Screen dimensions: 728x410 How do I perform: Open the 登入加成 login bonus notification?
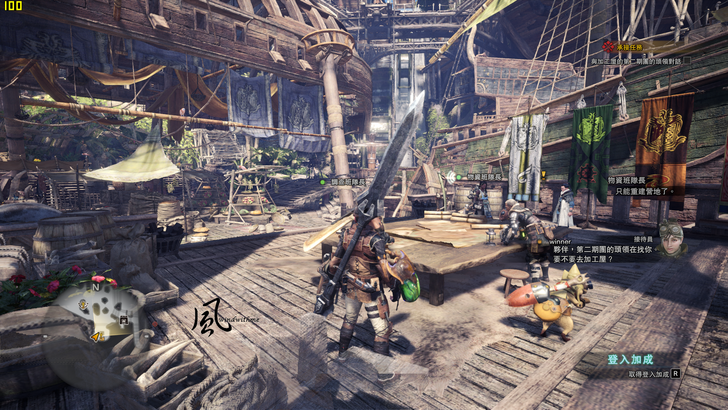point(630,359)
